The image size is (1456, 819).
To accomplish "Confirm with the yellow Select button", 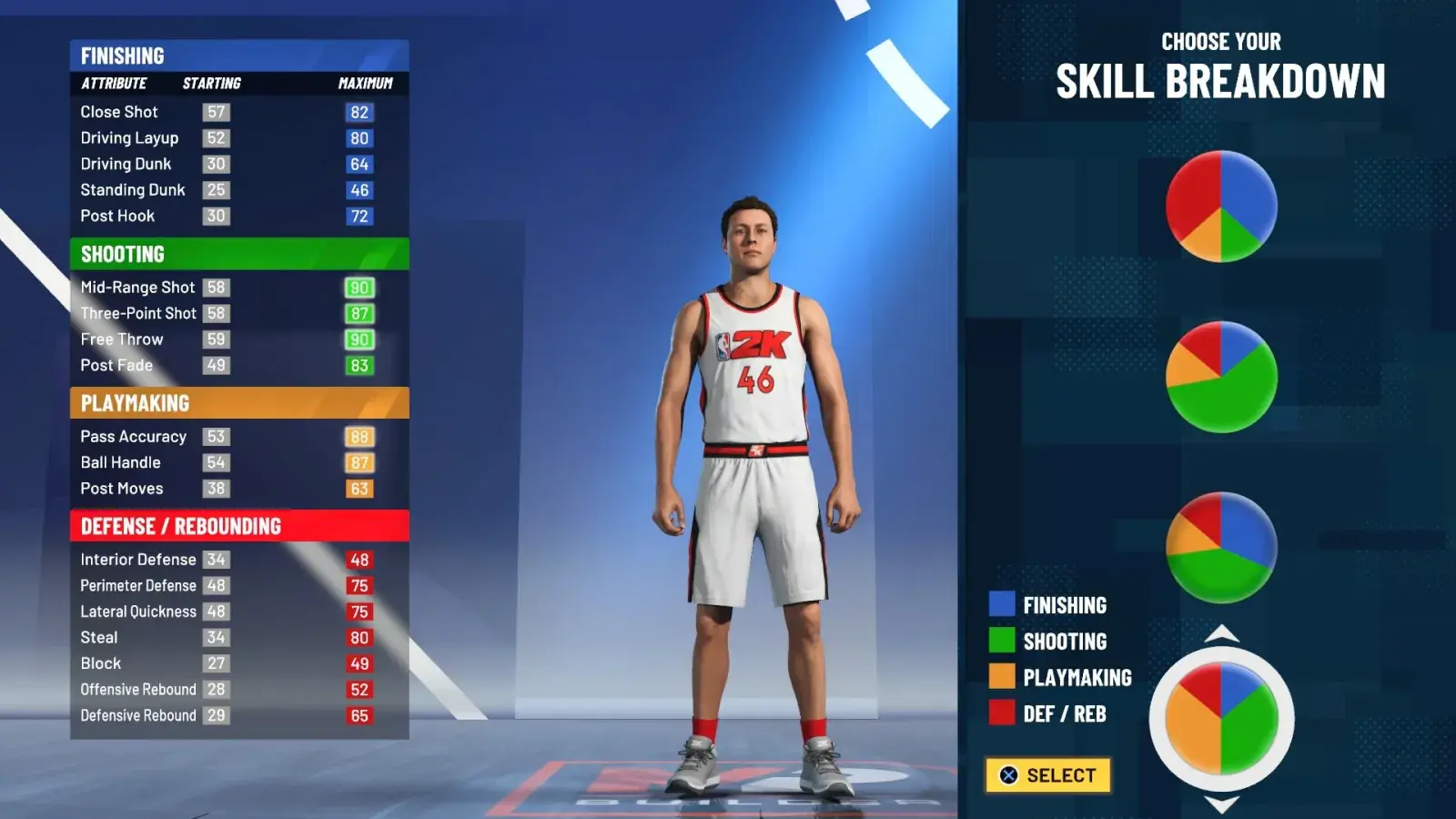I will (x=1047, y=775).
